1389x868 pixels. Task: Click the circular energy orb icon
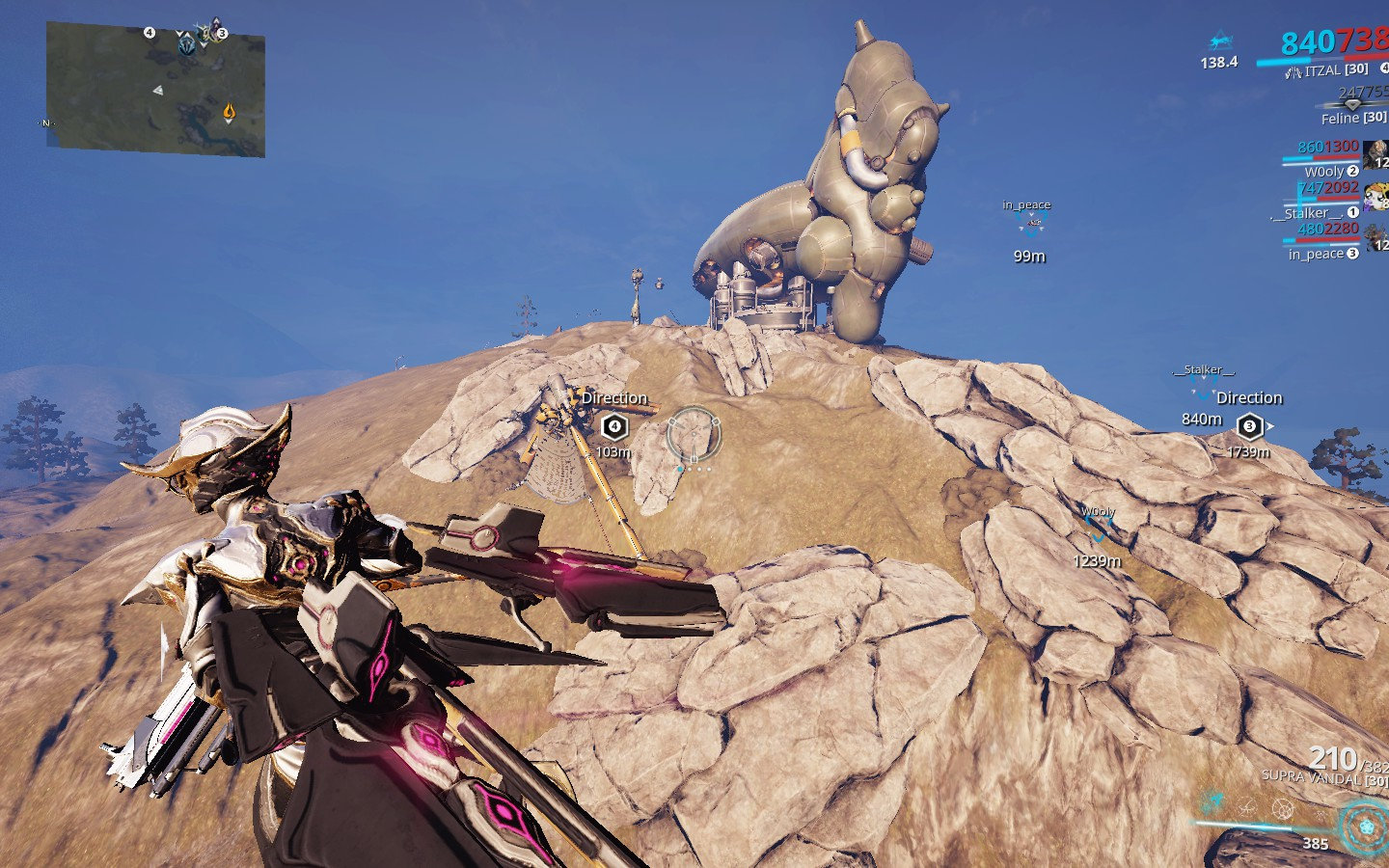point(1366,827)
